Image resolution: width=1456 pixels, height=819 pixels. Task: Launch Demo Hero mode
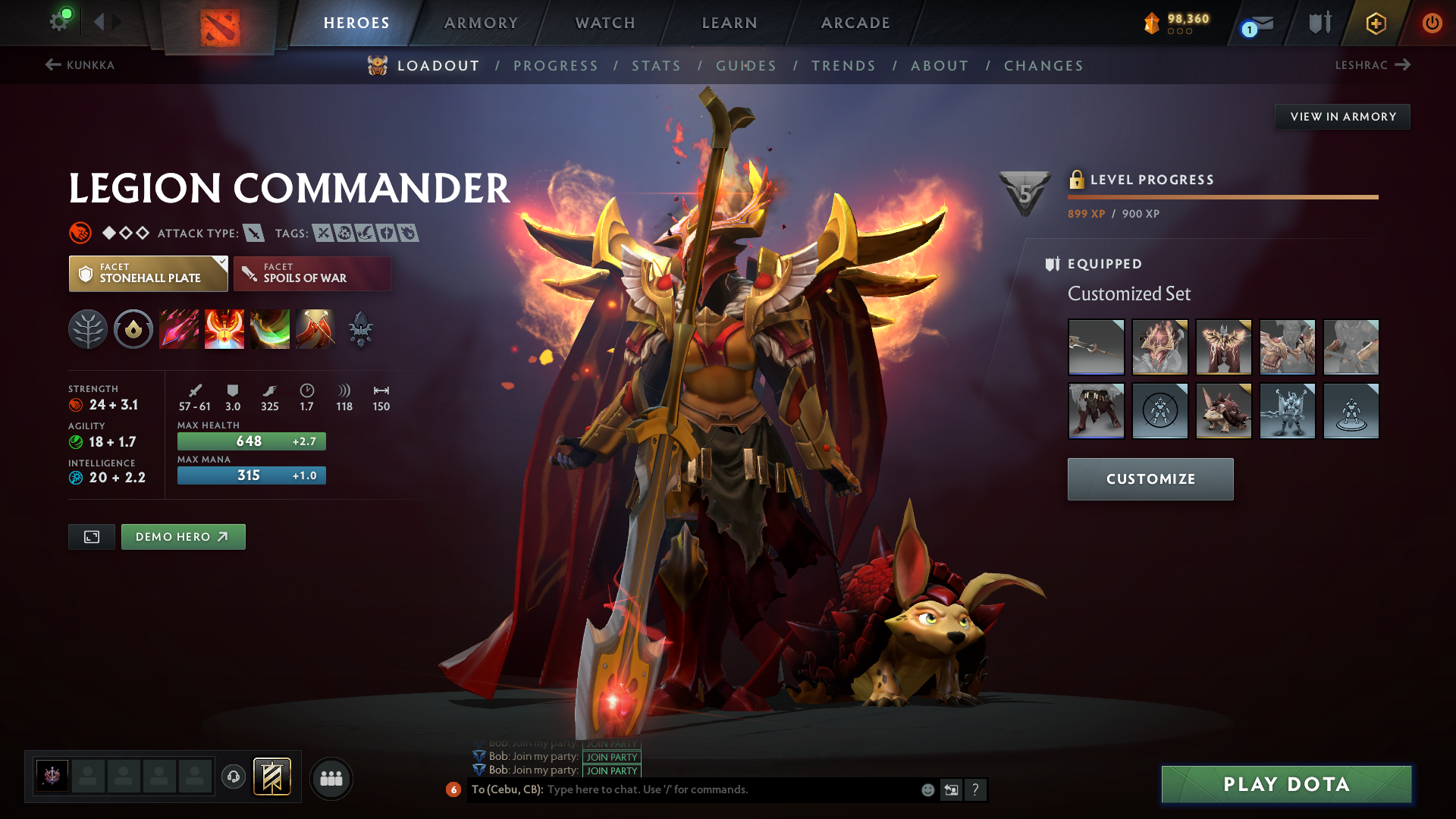183,537
